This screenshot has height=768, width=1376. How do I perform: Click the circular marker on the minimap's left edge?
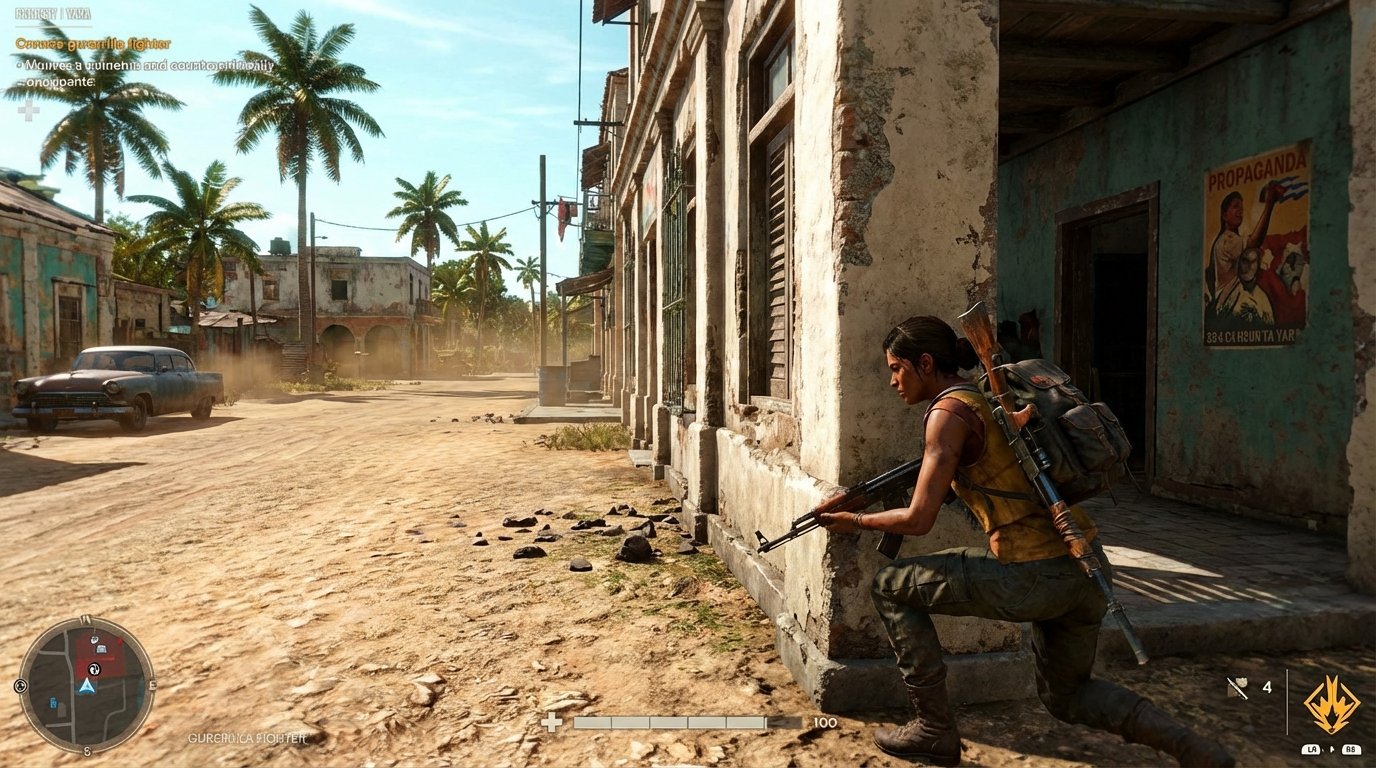pyautogui.click(x=20, y=686)
